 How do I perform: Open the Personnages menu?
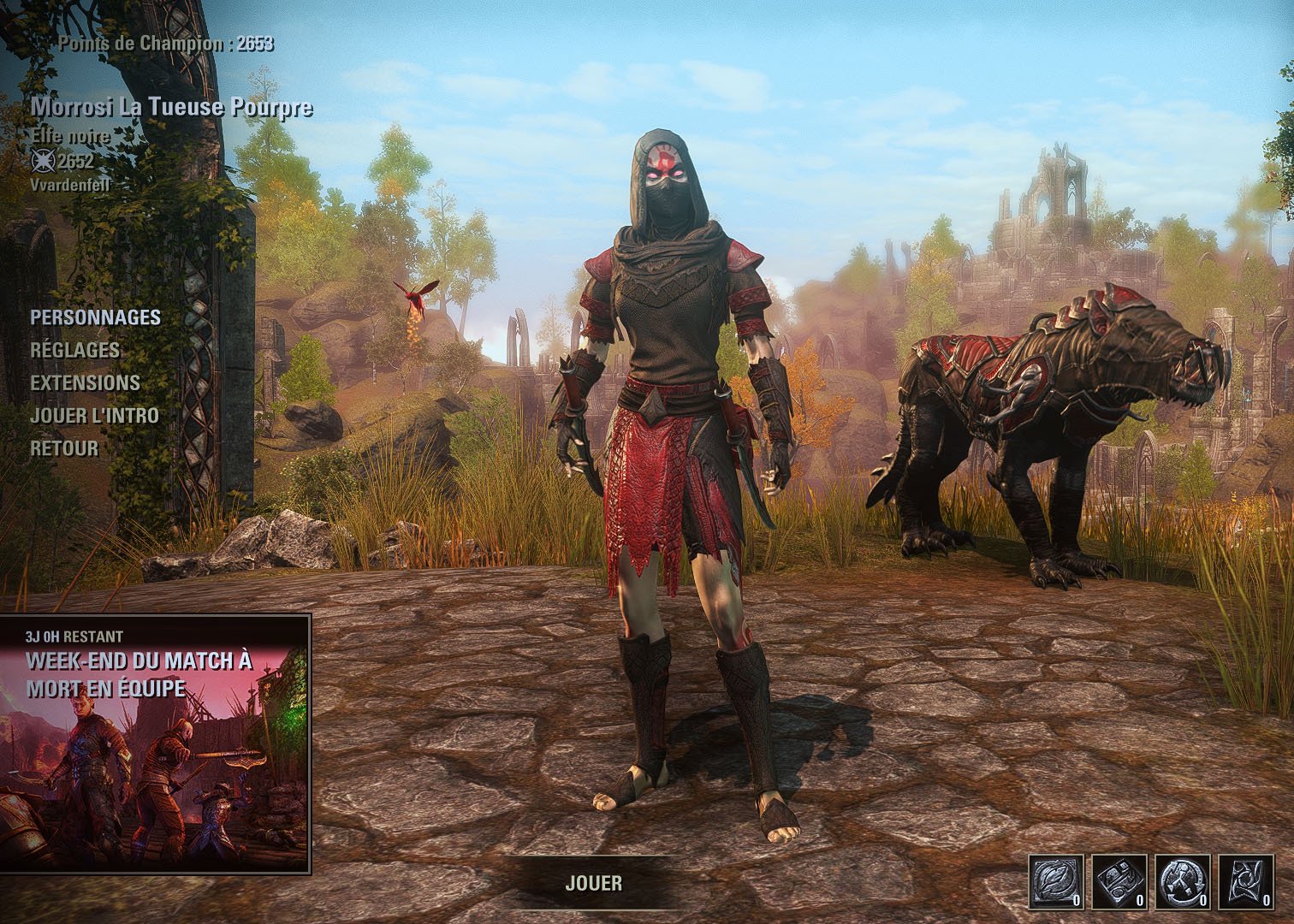click(95, 317)
